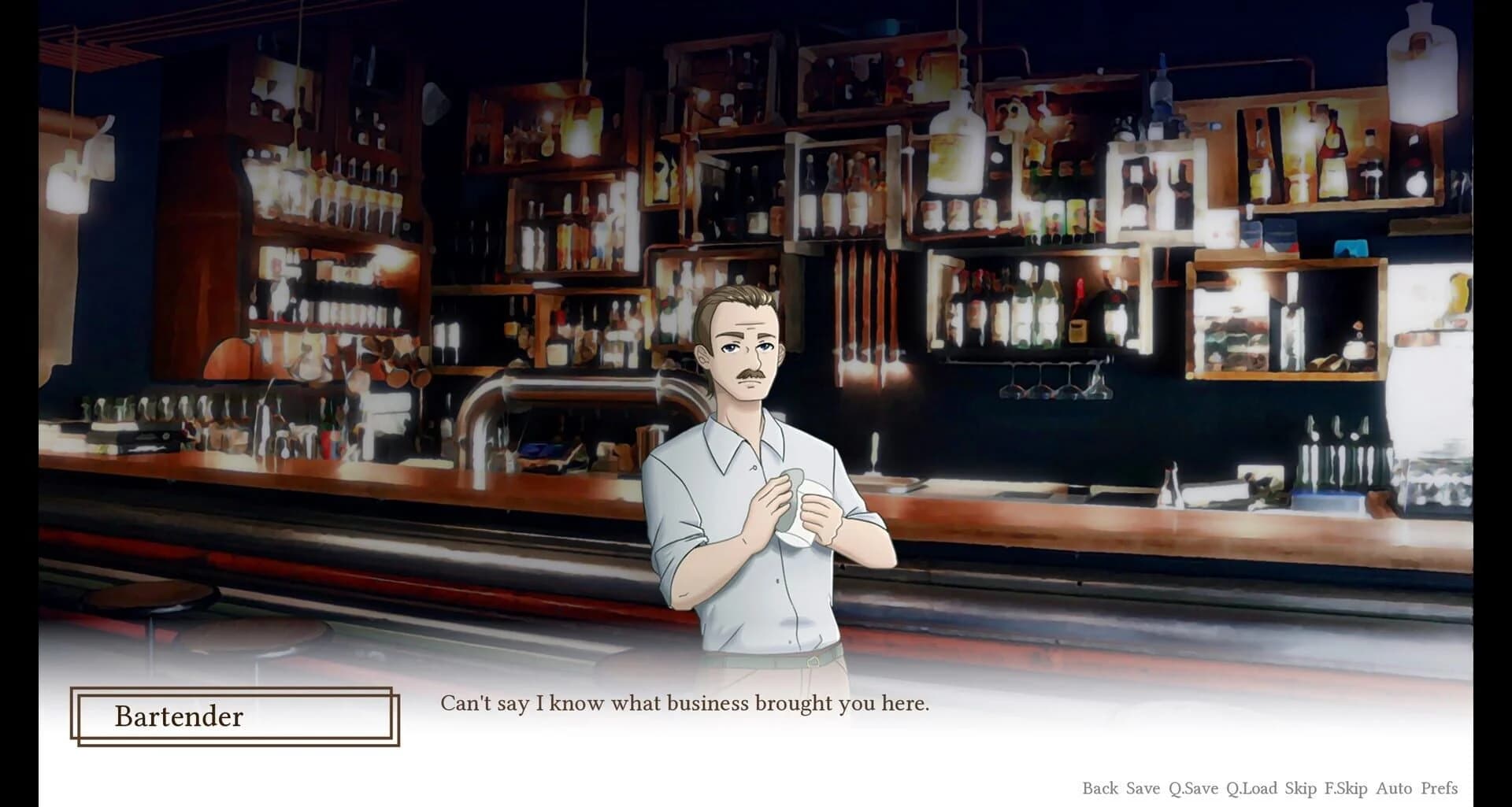Click the dialogue text to advance

click(685, 703)
